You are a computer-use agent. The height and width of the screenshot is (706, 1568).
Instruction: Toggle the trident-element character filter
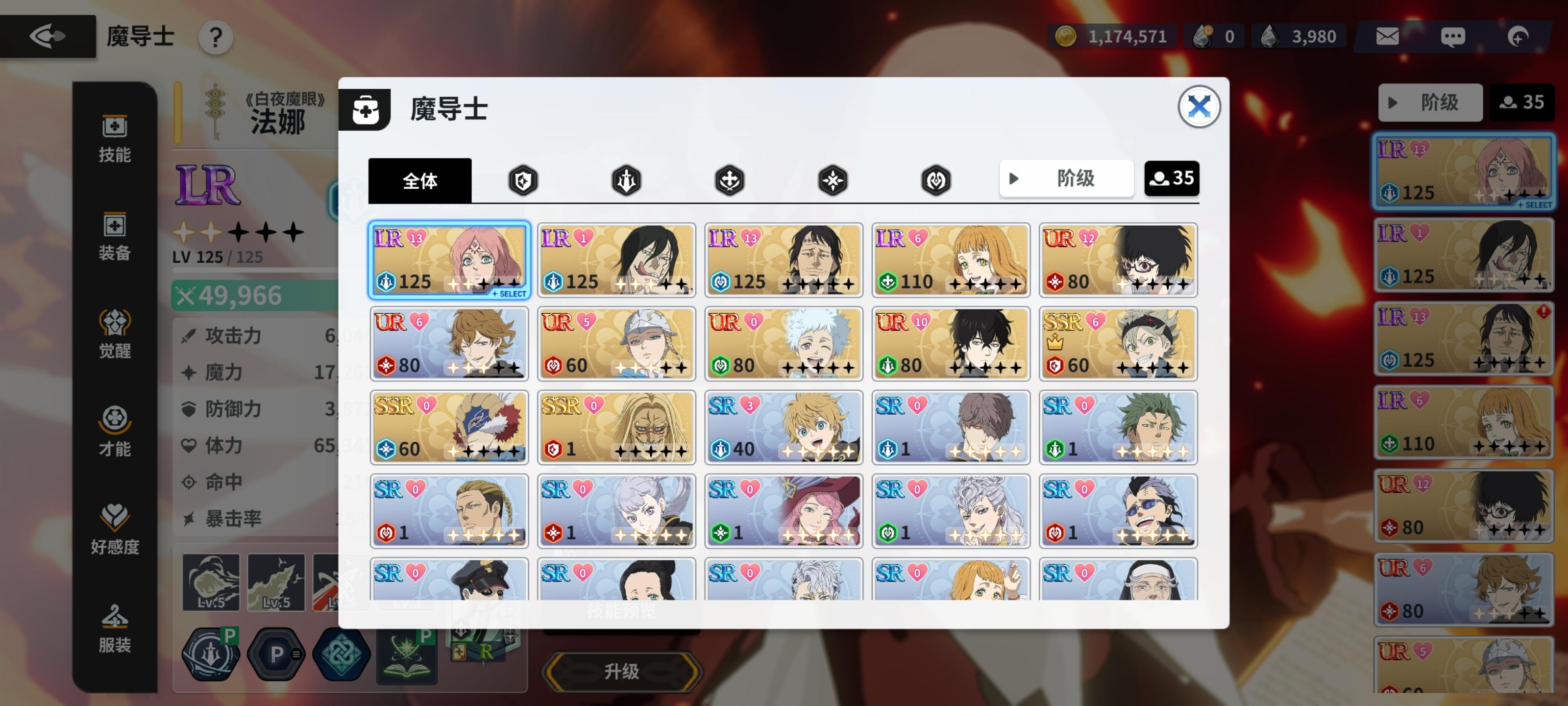[627, 180]
